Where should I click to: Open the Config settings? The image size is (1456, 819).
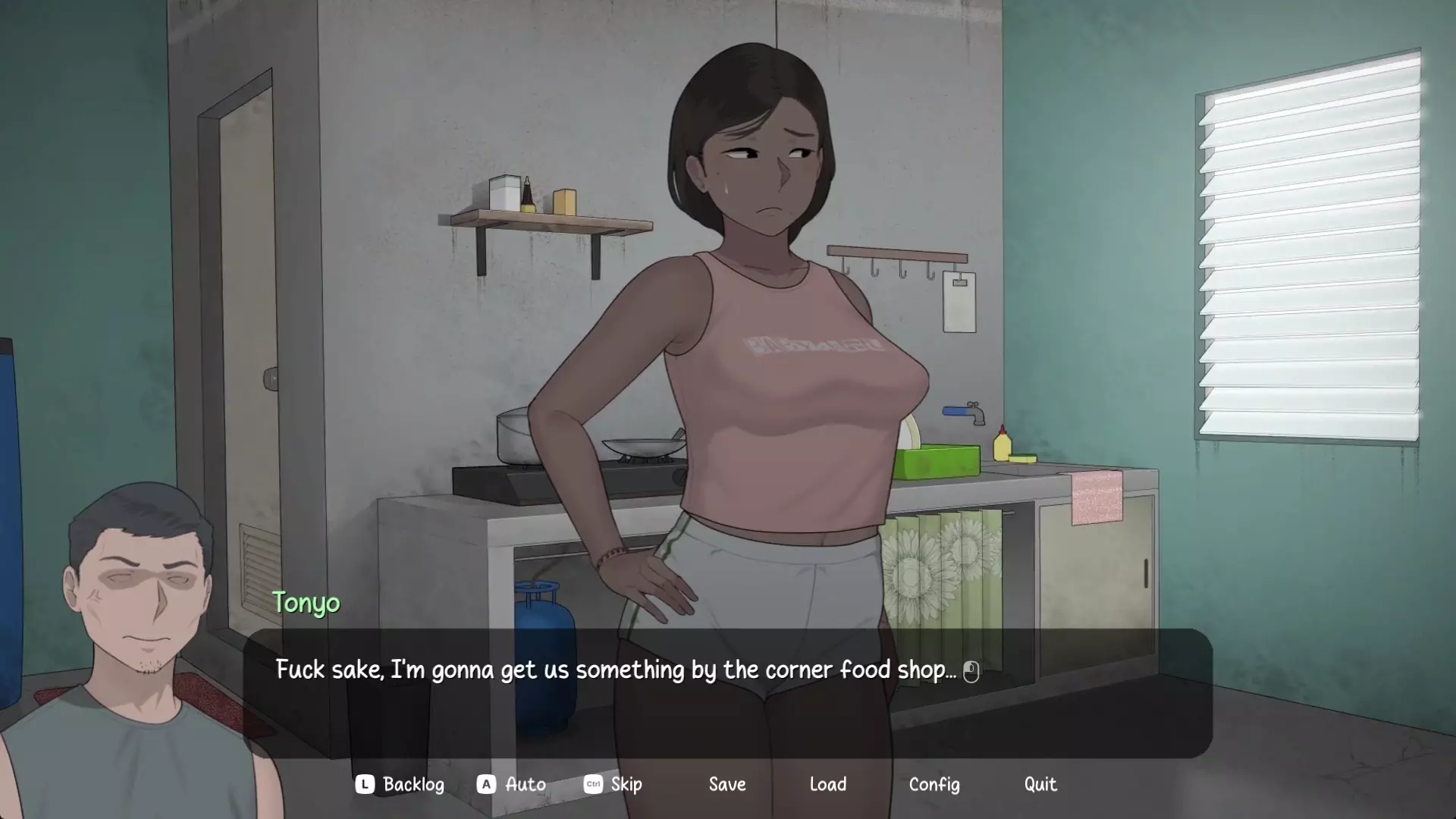pyautogui.click(x=934, y=784)
